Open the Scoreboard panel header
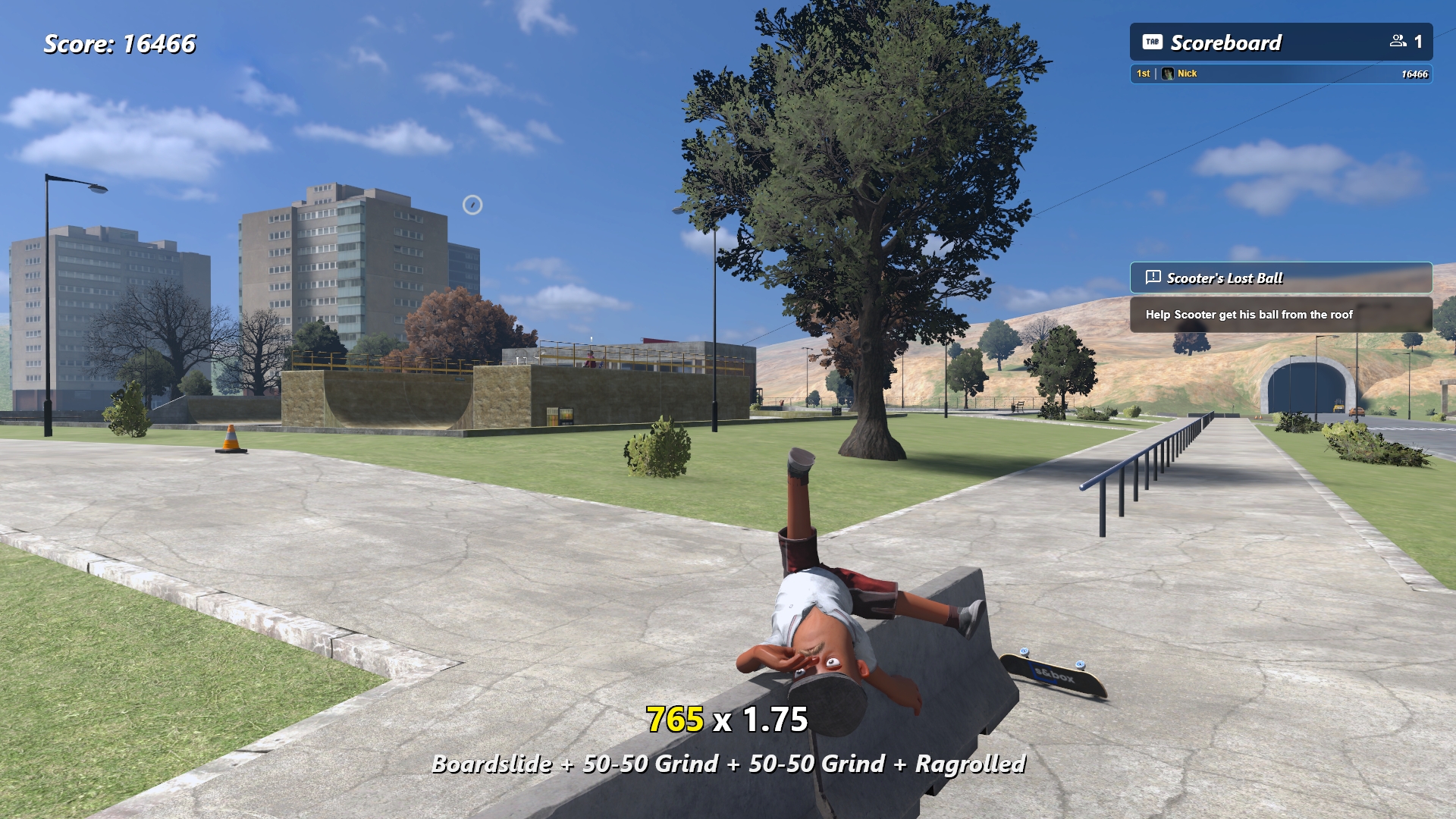This screenshot has width=1456, height=819. coord(1225,42)
